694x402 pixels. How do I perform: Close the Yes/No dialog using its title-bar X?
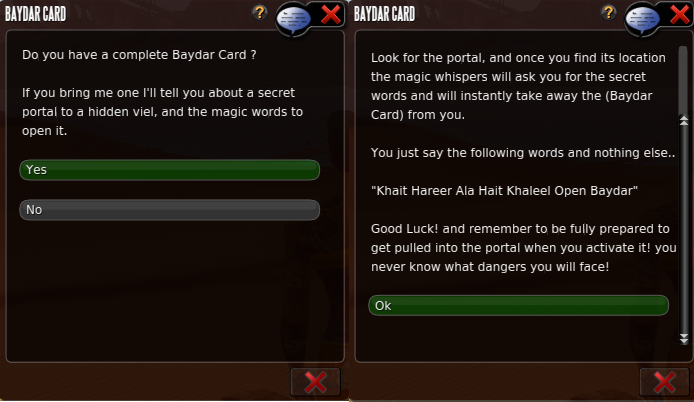coord(330,13)
